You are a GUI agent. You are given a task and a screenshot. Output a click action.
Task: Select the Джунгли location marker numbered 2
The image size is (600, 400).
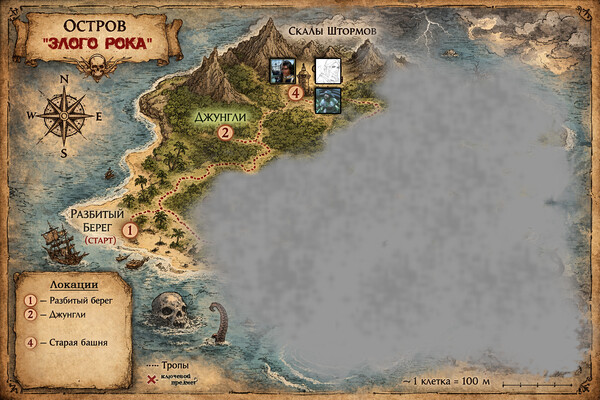point(225,131)
